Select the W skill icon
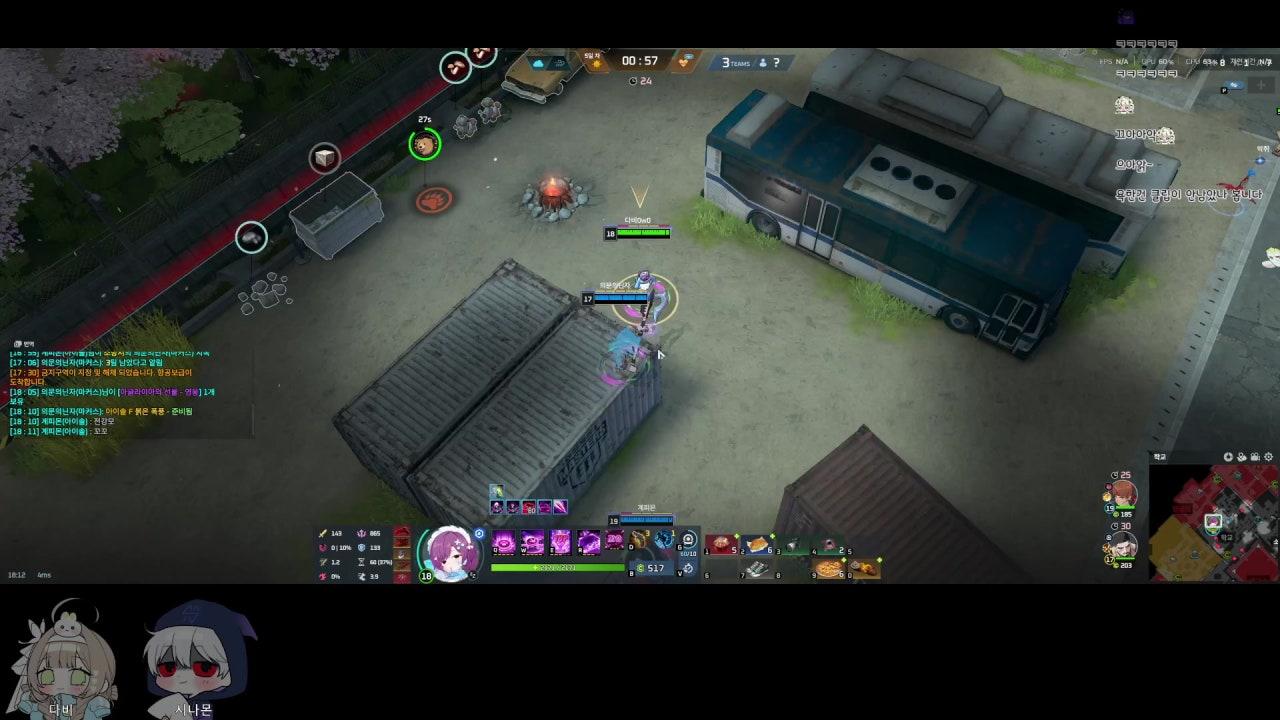Image resolution: width=1280 pixels, height=720 pixels. (x=532, y=541)
